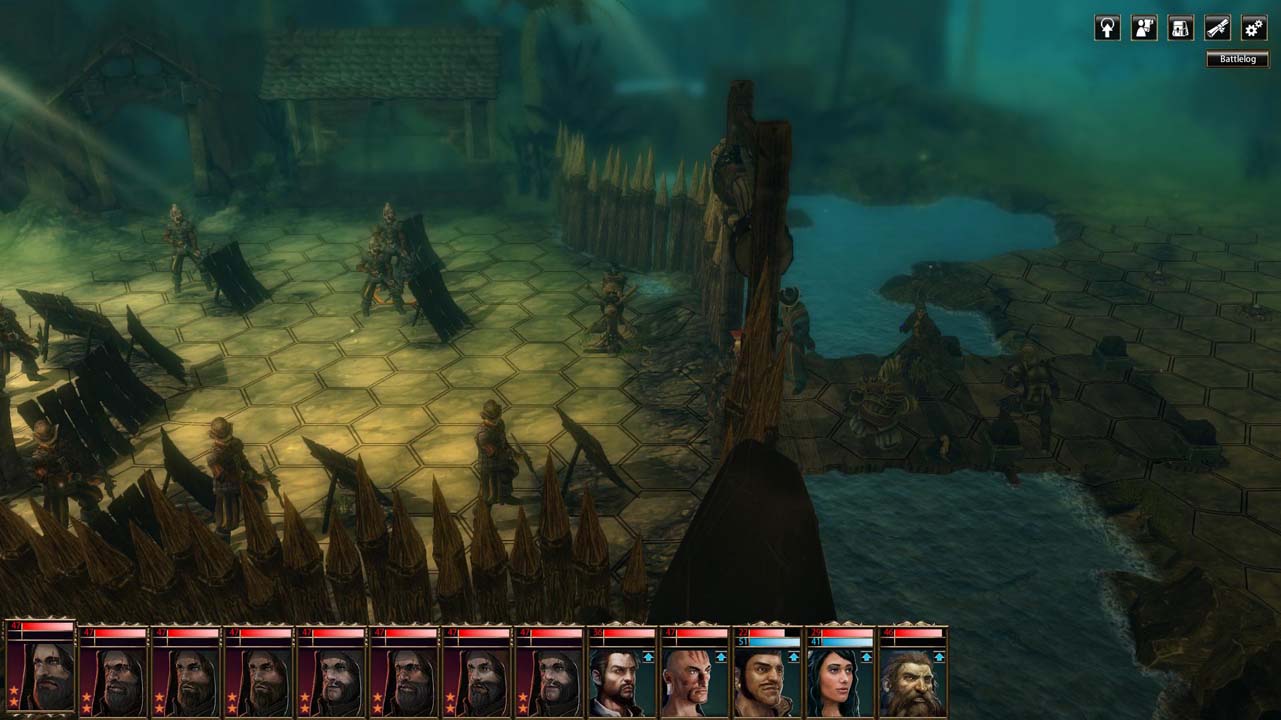Screen dimensions: 1281x720
Task: Select the bald scarred man portrait
Action: click(x=694, y=681)
